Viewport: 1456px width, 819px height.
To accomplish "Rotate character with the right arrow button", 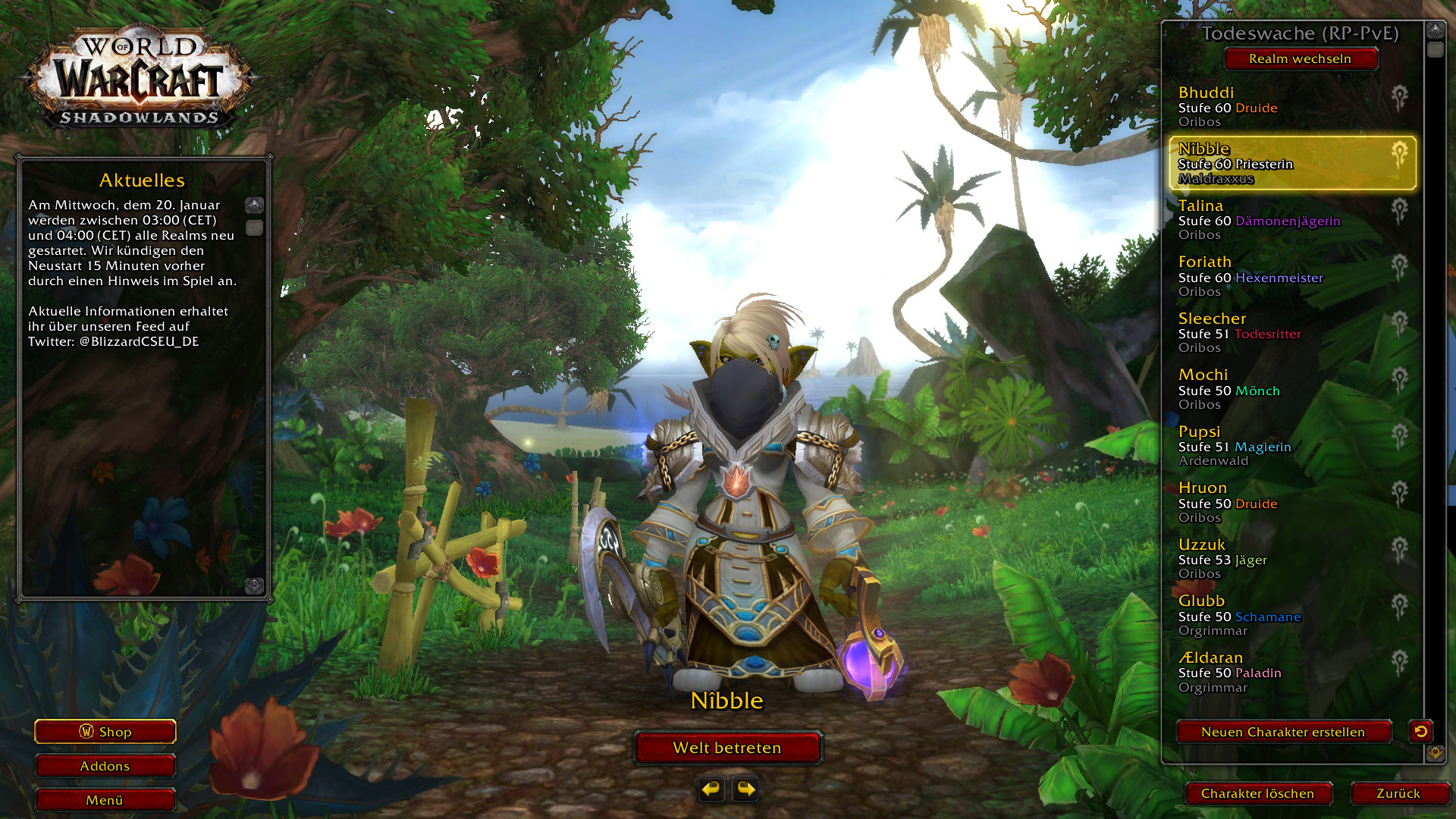I will pos(746,789).
